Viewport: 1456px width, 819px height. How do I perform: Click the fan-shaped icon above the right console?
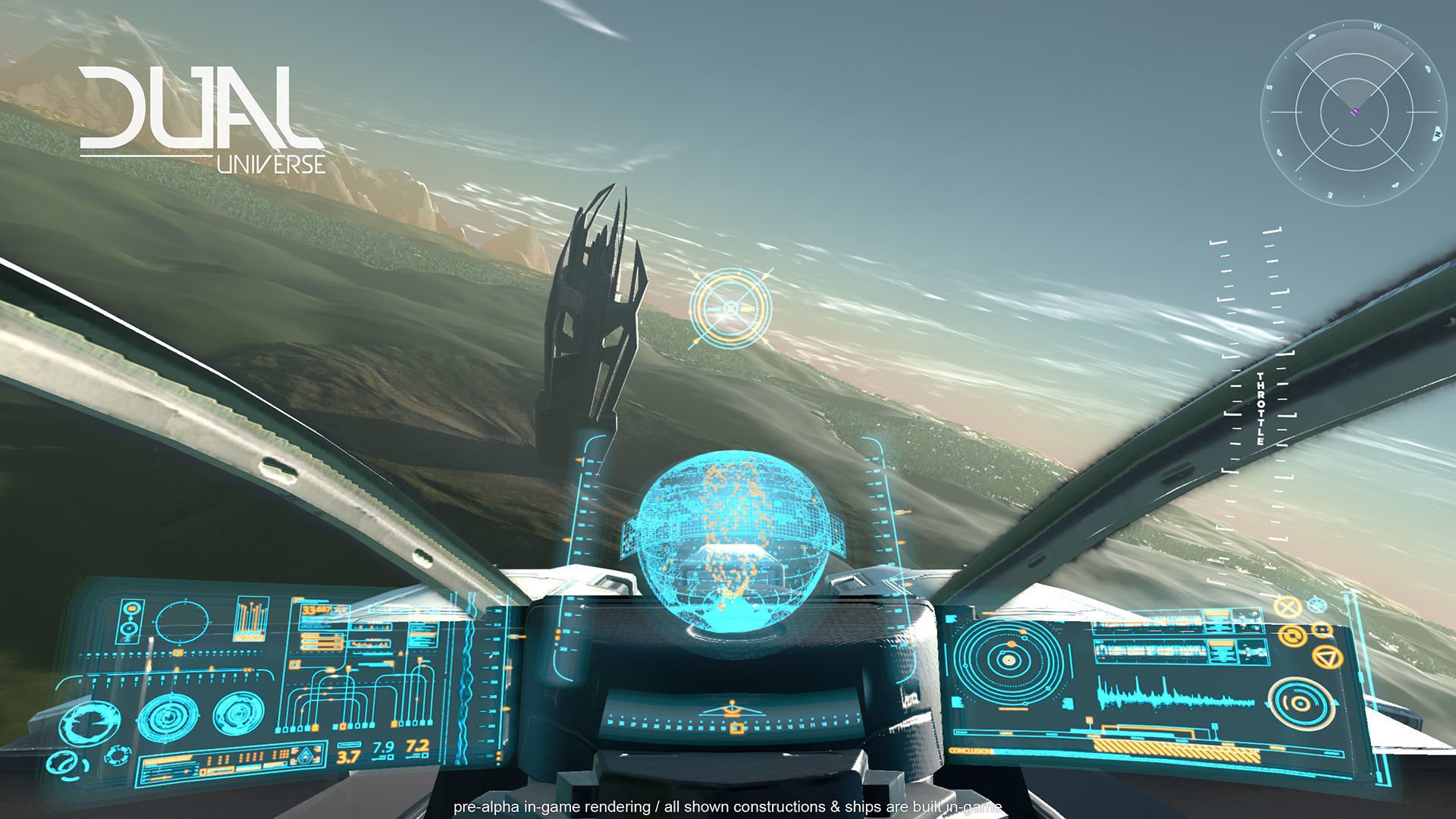click(1316, 604)
